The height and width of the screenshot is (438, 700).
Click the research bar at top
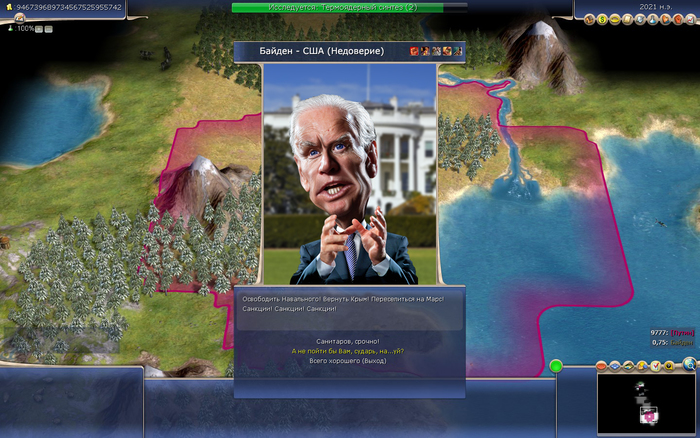(349, 7)
